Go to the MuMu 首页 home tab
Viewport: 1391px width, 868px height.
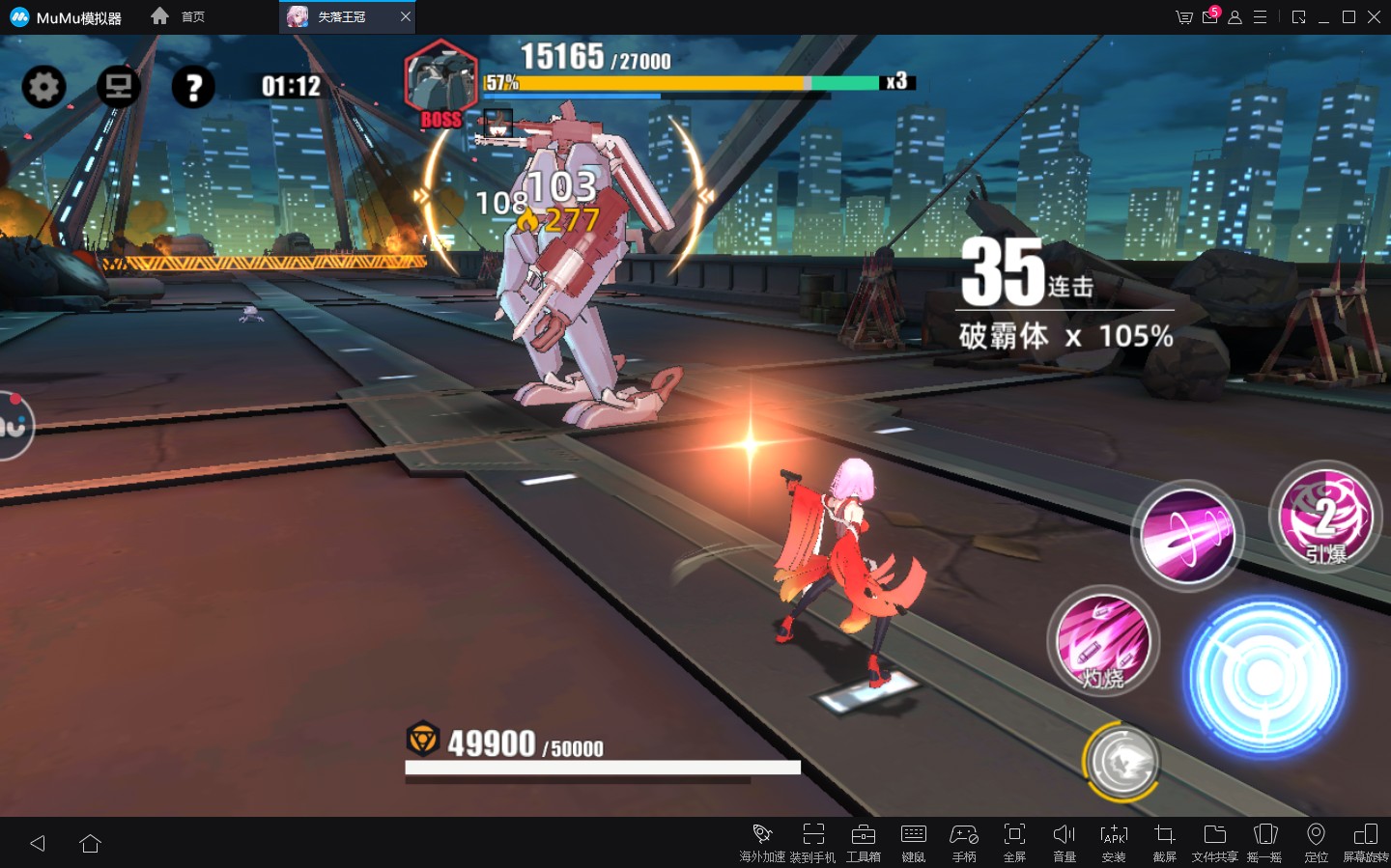pos(179,16)
